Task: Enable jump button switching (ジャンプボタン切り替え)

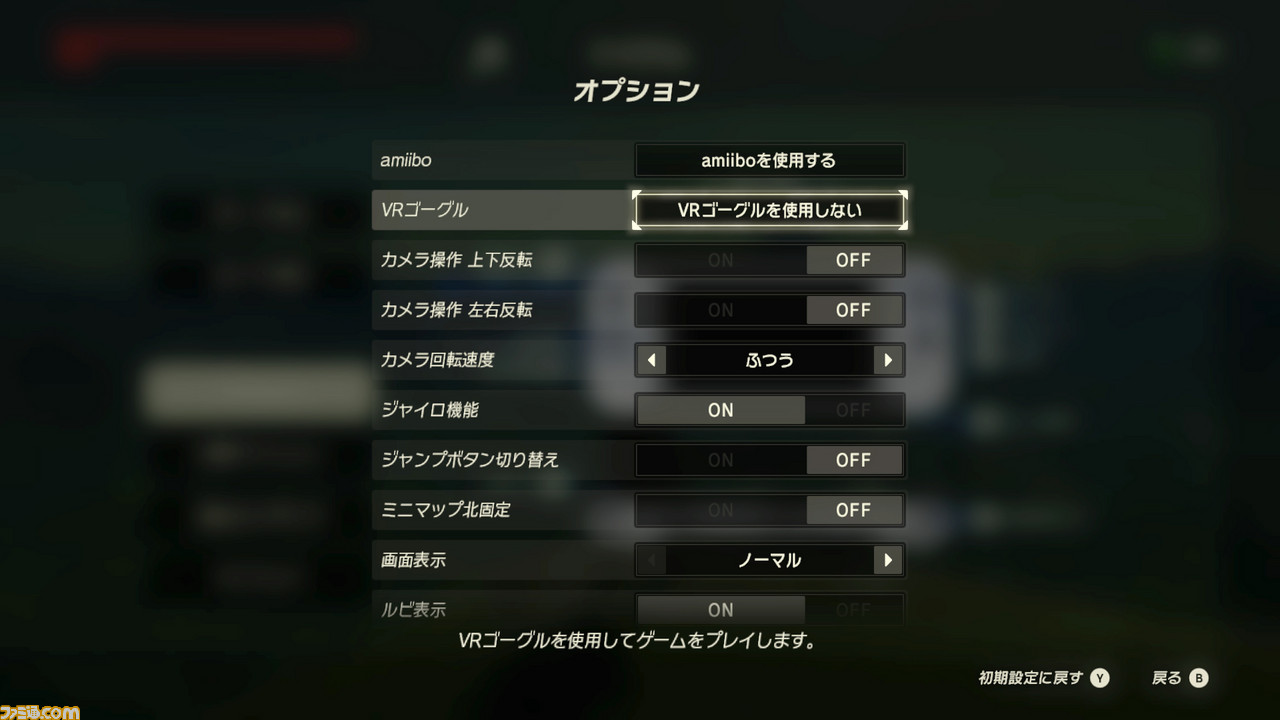Action: pos(719,460)
